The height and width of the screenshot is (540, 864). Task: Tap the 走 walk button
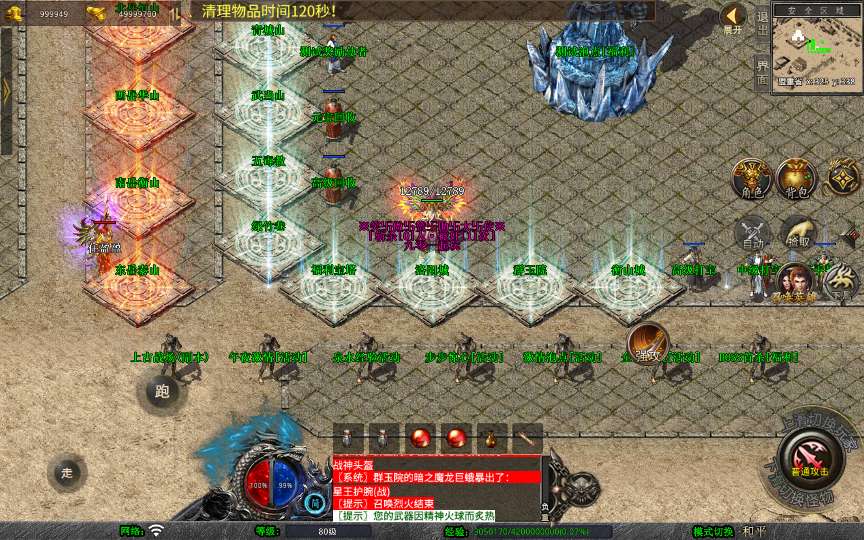point(67,472)
